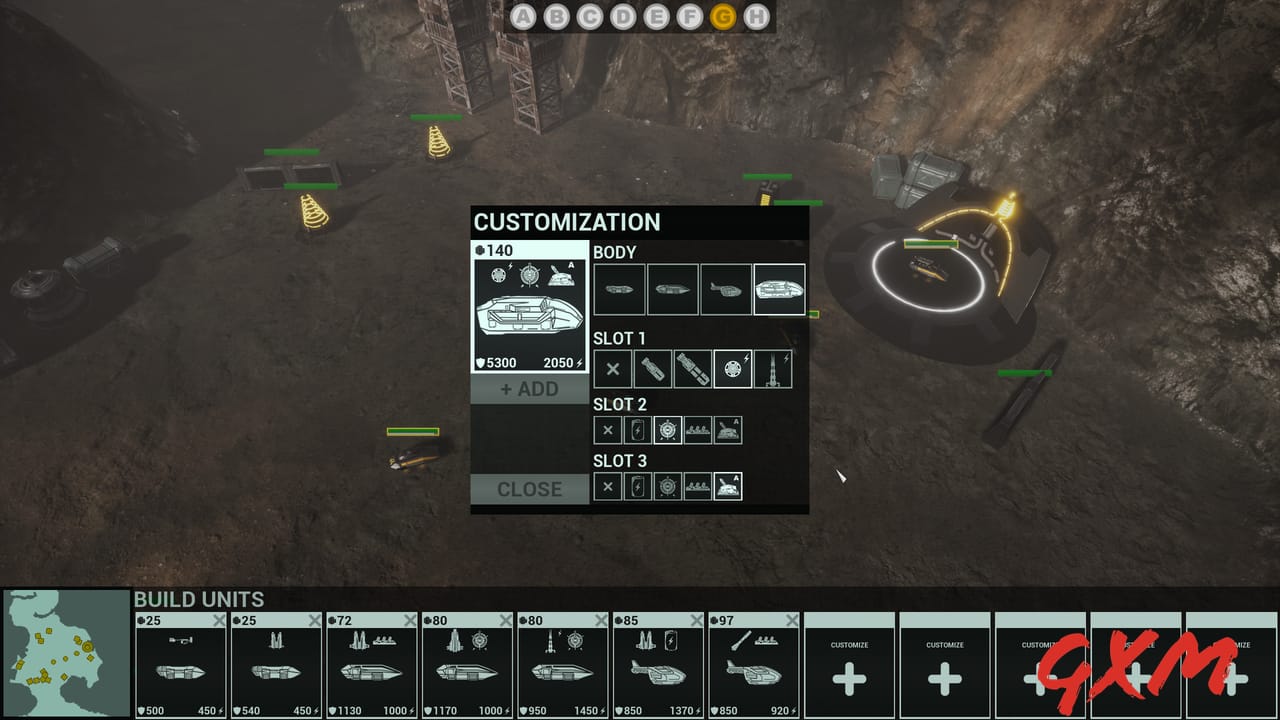Choose the empty X option for Slot 2

point(606,429)
